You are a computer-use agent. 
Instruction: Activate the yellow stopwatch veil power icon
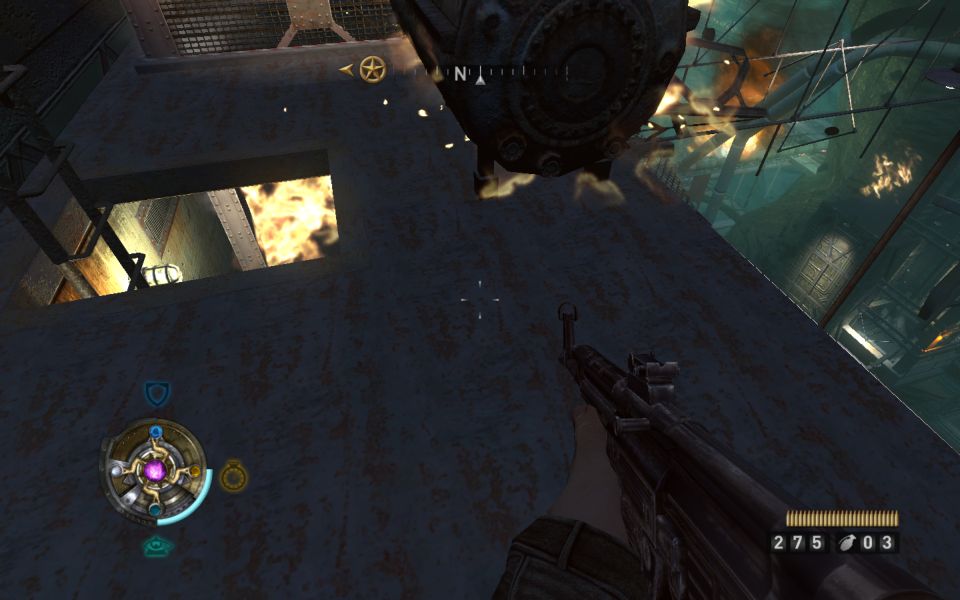233,475
